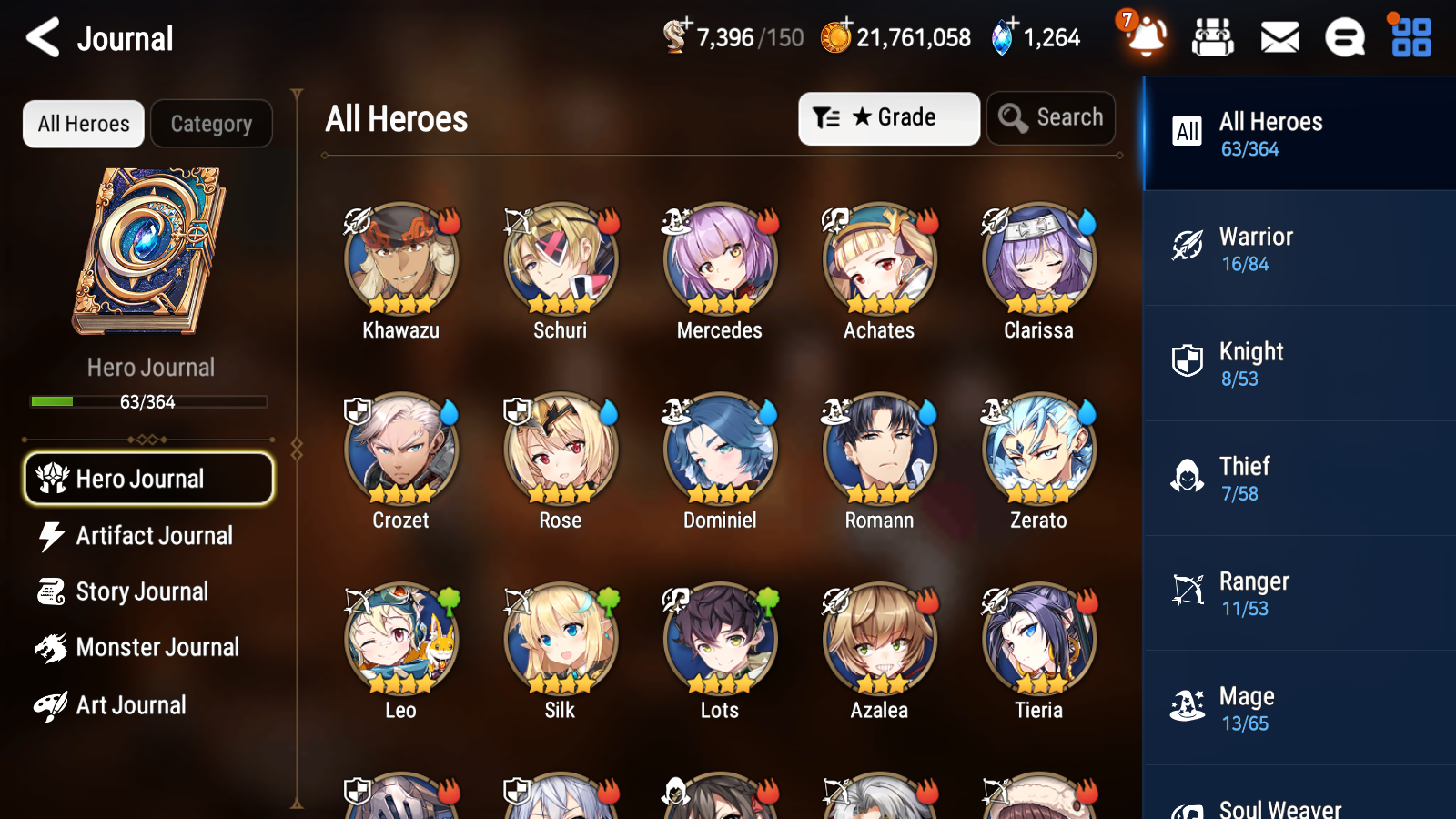The image size is (1456, 819).
Task: Open the Artifact Journal
Action: pyautogui.click(x=148, y=536)
